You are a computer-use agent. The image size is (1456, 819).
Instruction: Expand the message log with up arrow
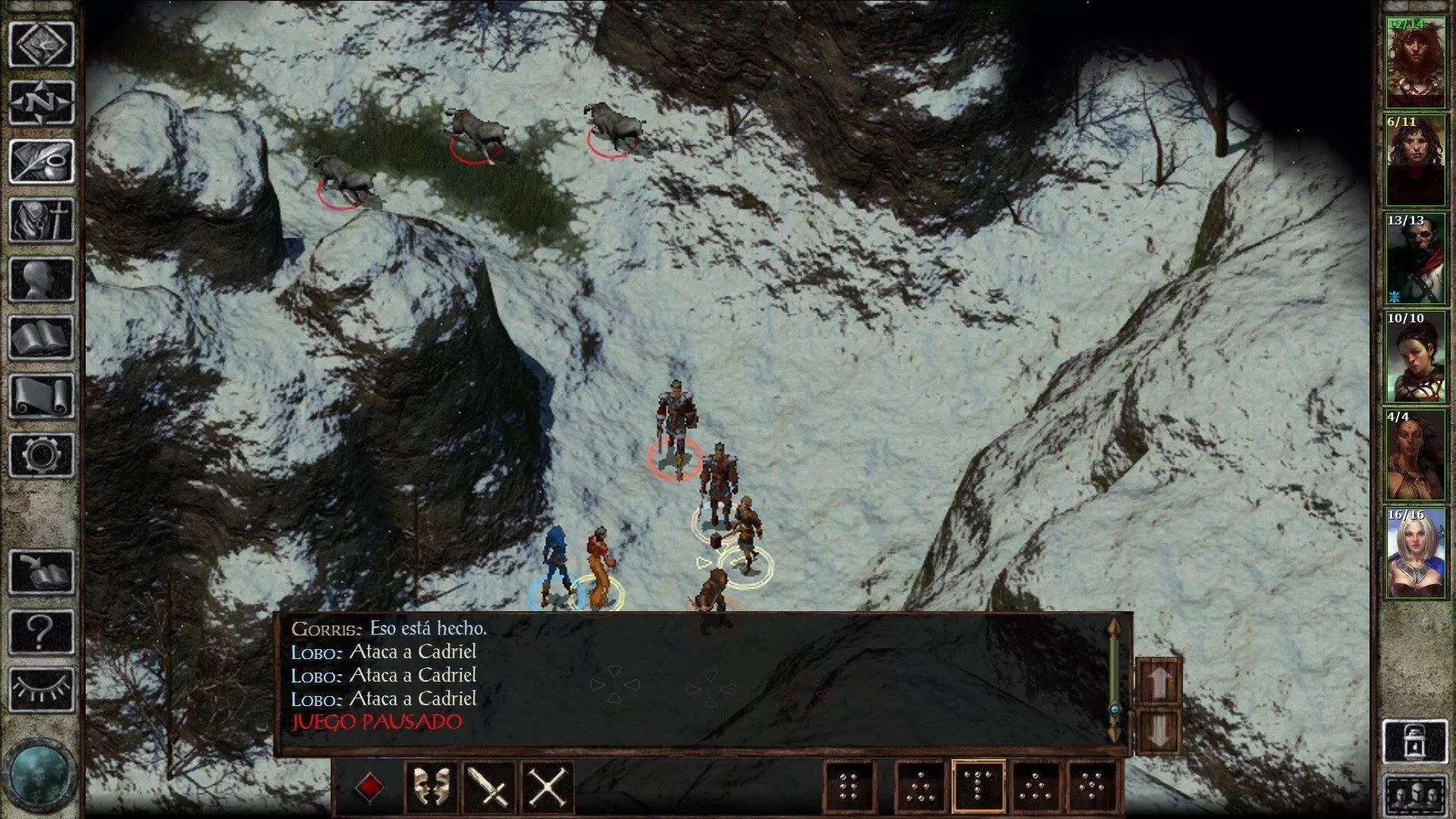tap(1159, 680)
